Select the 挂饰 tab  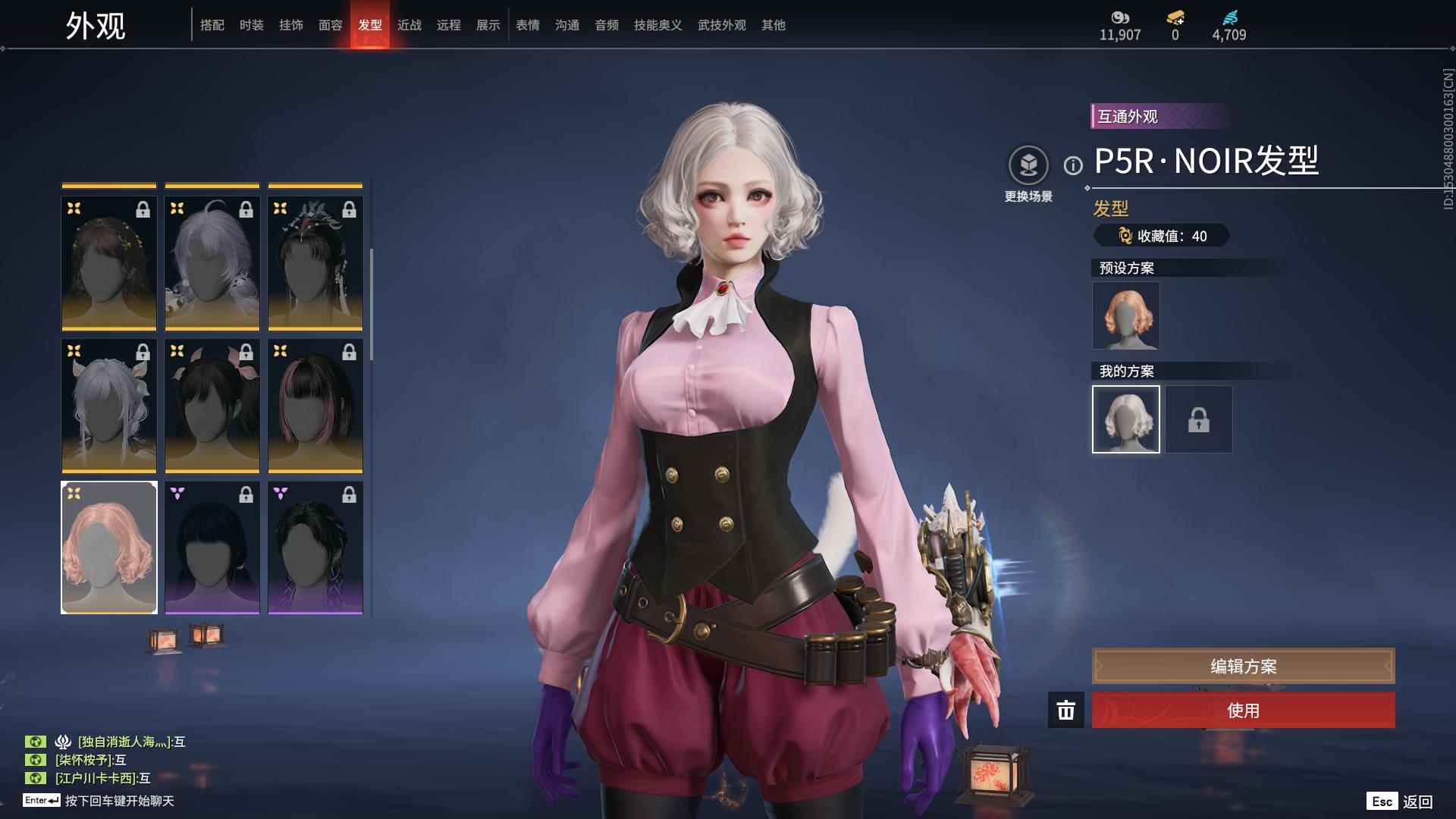290,25
